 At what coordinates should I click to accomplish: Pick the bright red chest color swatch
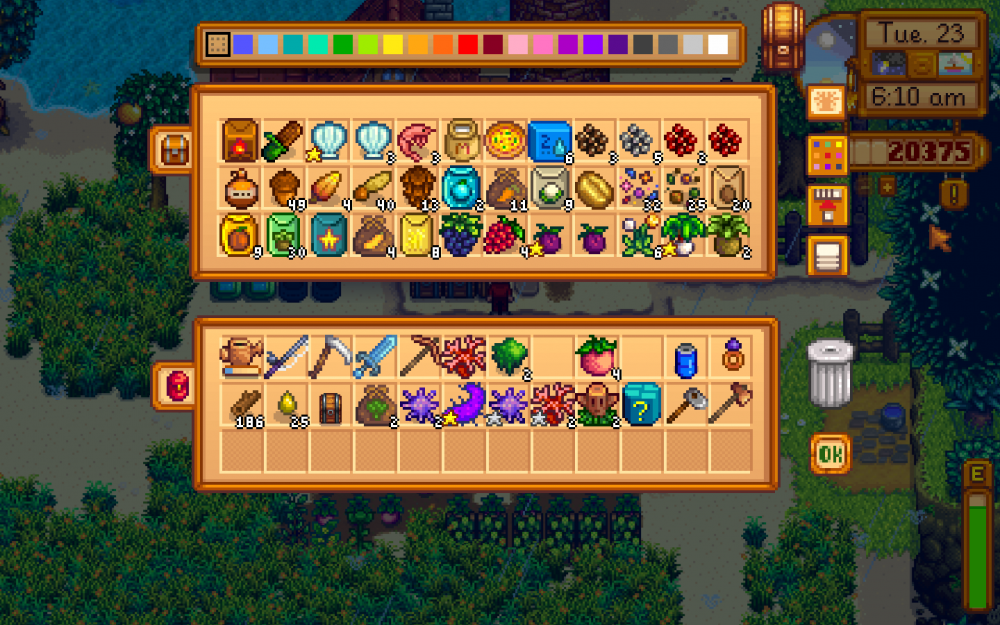pyautogui.click(x=468, y=45)
